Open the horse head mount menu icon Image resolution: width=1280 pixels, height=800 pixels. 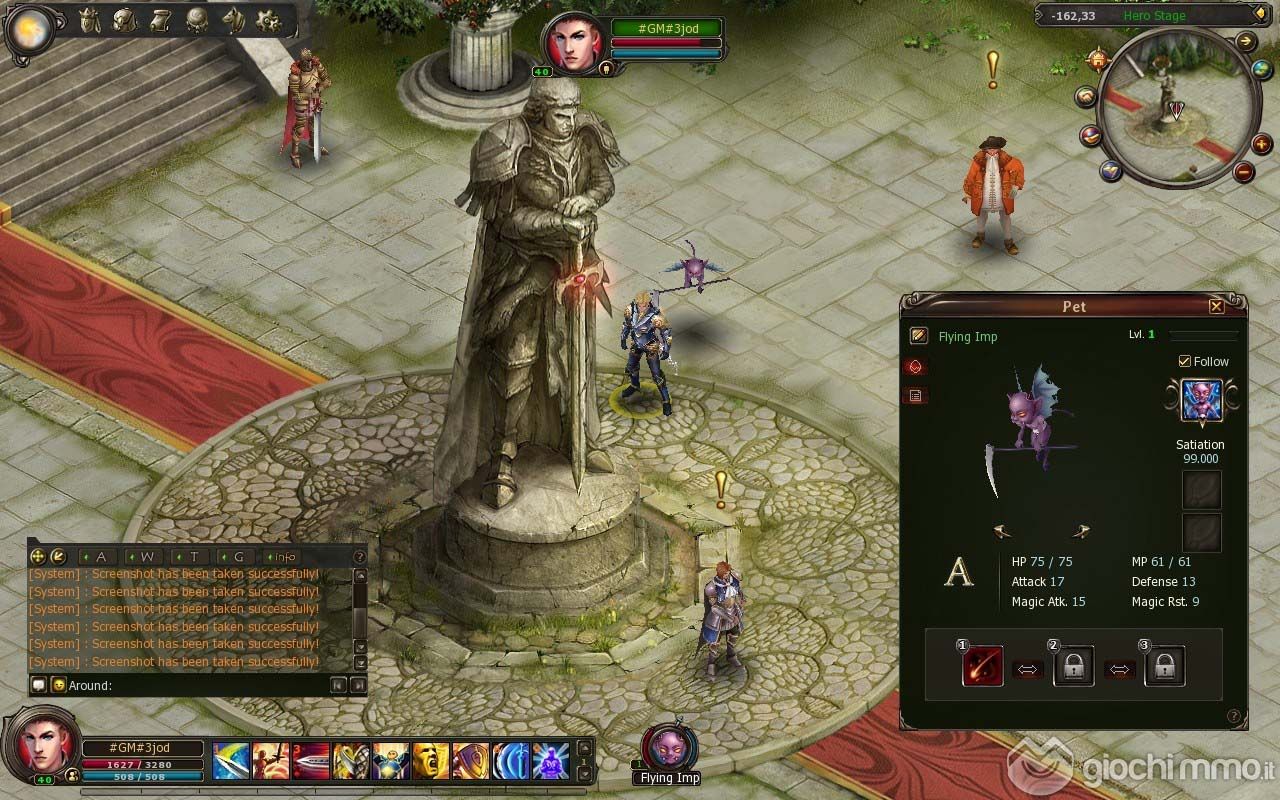coord(232,20)
